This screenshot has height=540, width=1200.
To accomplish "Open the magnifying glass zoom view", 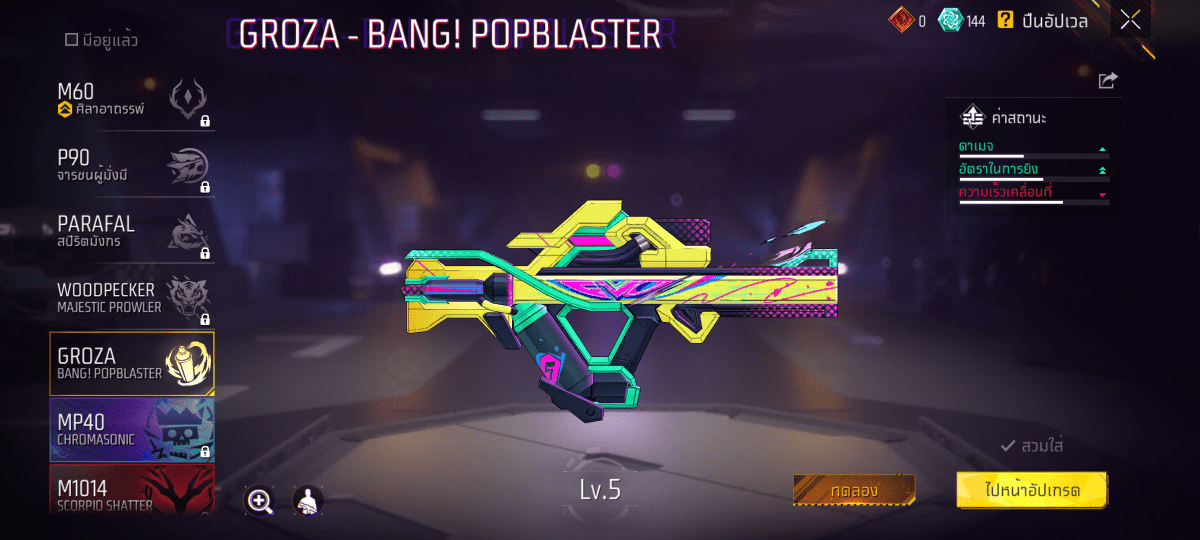I will [x=260, y=501].
